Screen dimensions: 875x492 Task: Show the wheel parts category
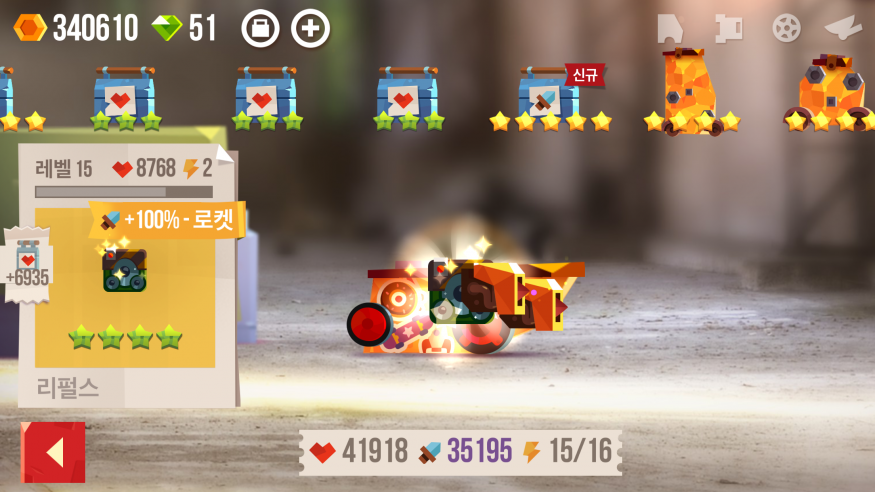point(787,28)
